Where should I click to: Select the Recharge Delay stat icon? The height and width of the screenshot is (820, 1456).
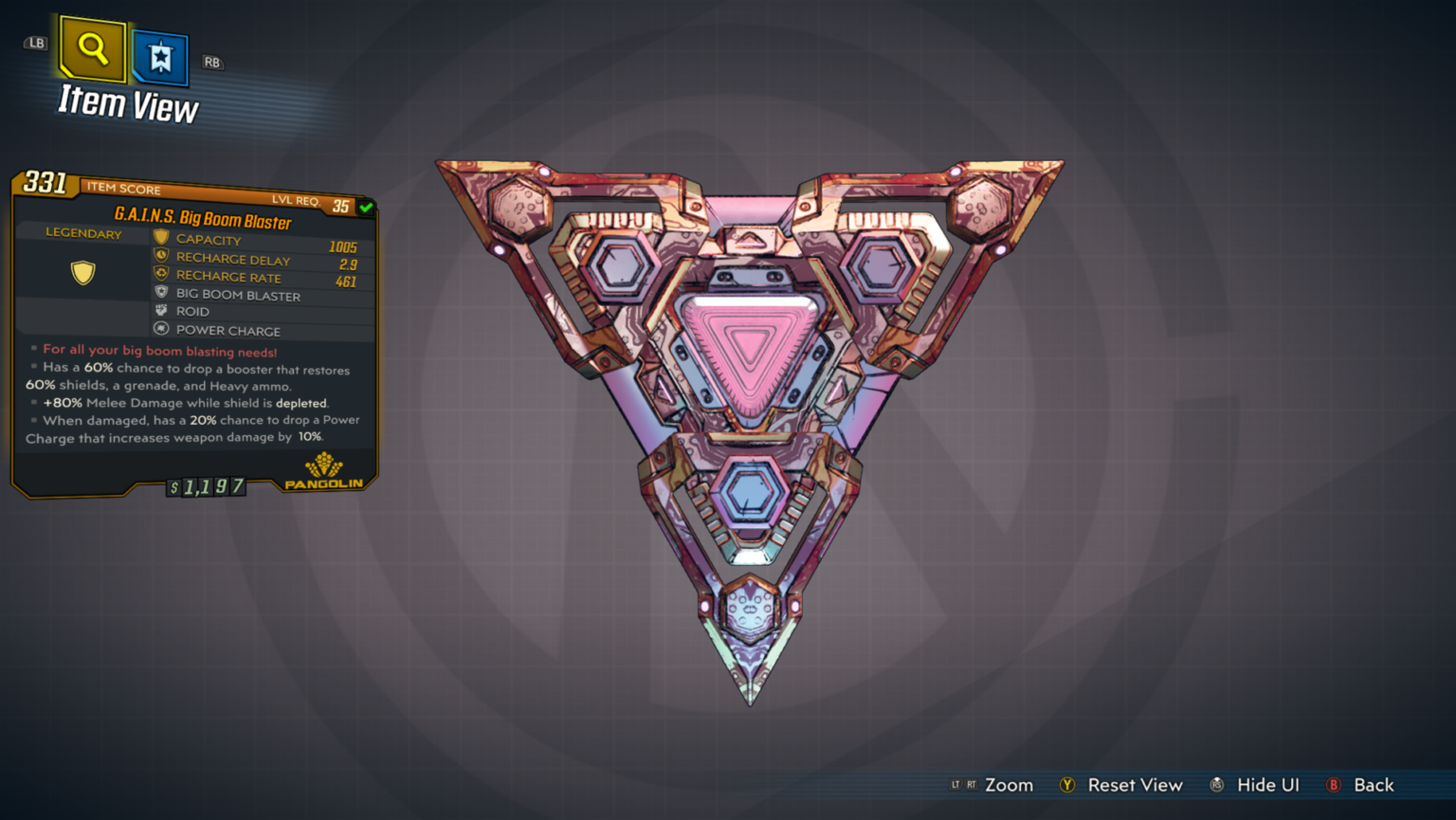[x=161, y=256]
